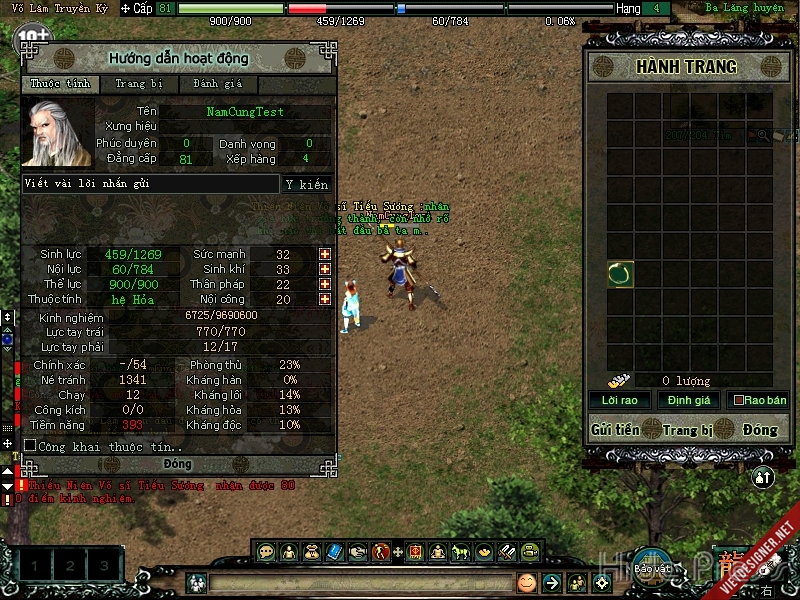This screenshot has height=600, width=800.
Task: Click the Ý kiến button
Action: pyautogui.click(x=306, y=184)
